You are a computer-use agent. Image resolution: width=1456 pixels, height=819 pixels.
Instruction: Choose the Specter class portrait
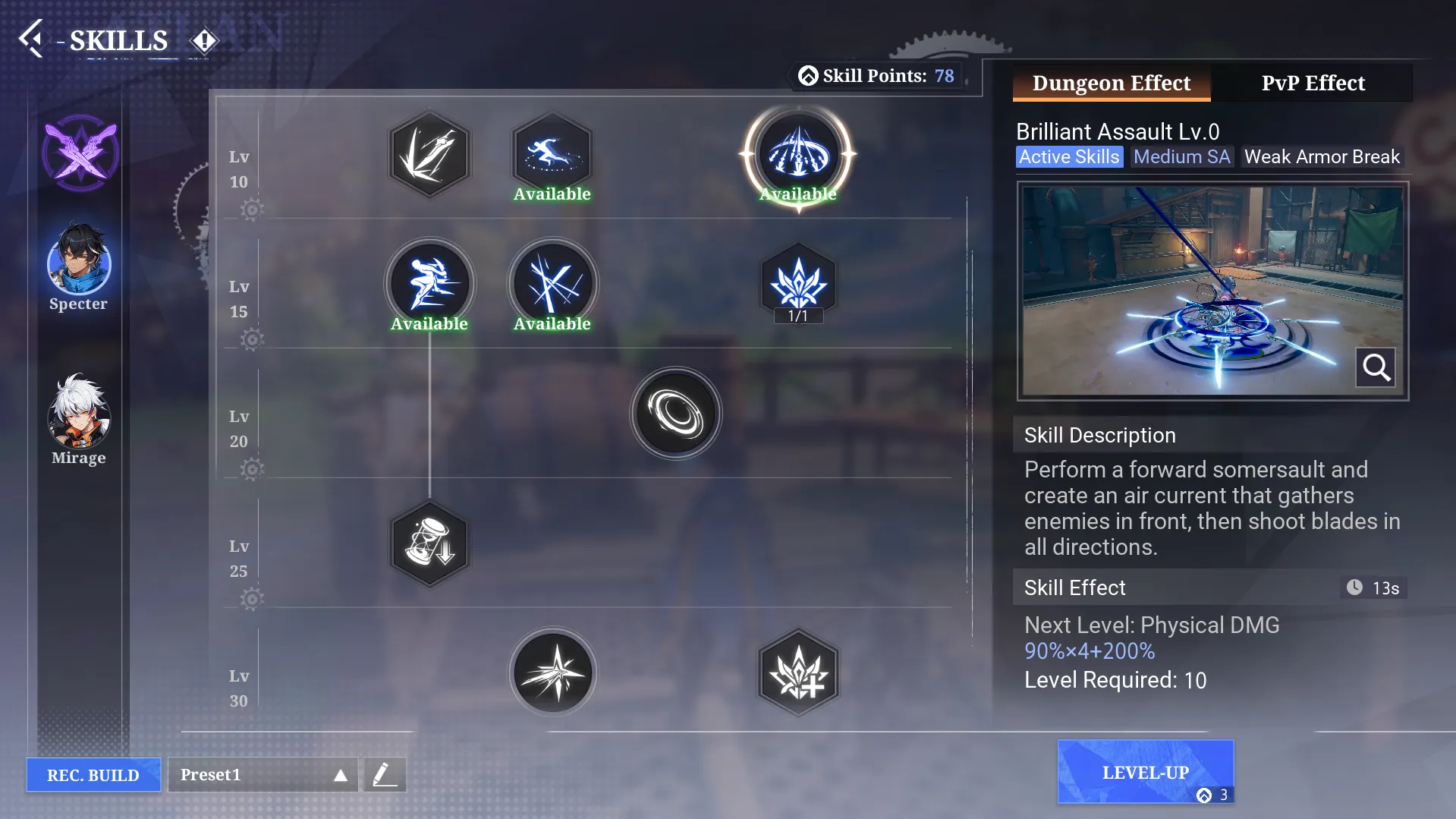[x=79, y=262]
